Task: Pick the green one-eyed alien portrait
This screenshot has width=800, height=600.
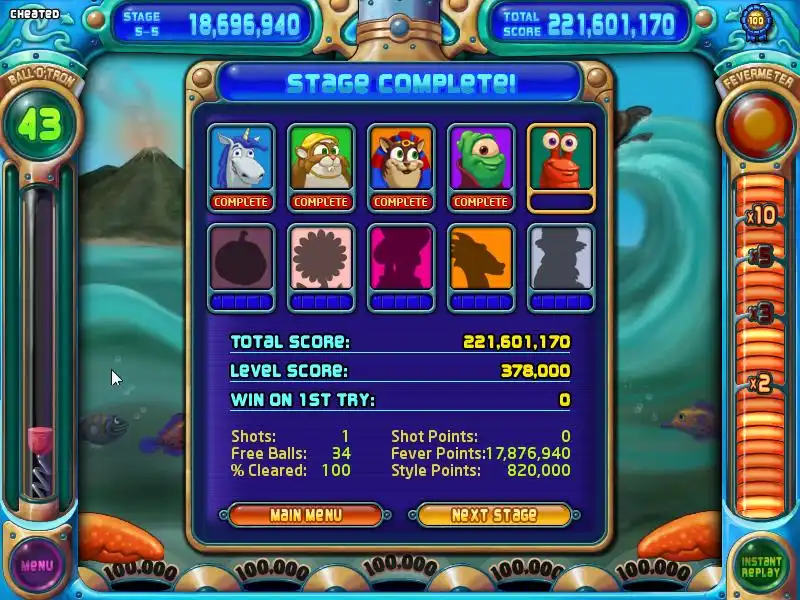Action: tap(481, 159)
